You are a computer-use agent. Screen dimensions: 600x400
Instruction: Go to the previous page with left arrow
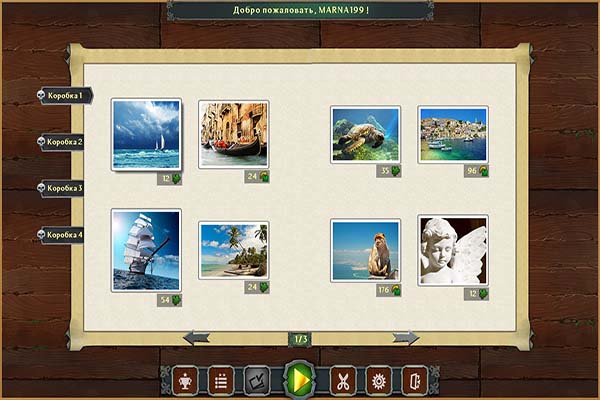(197, 338)
